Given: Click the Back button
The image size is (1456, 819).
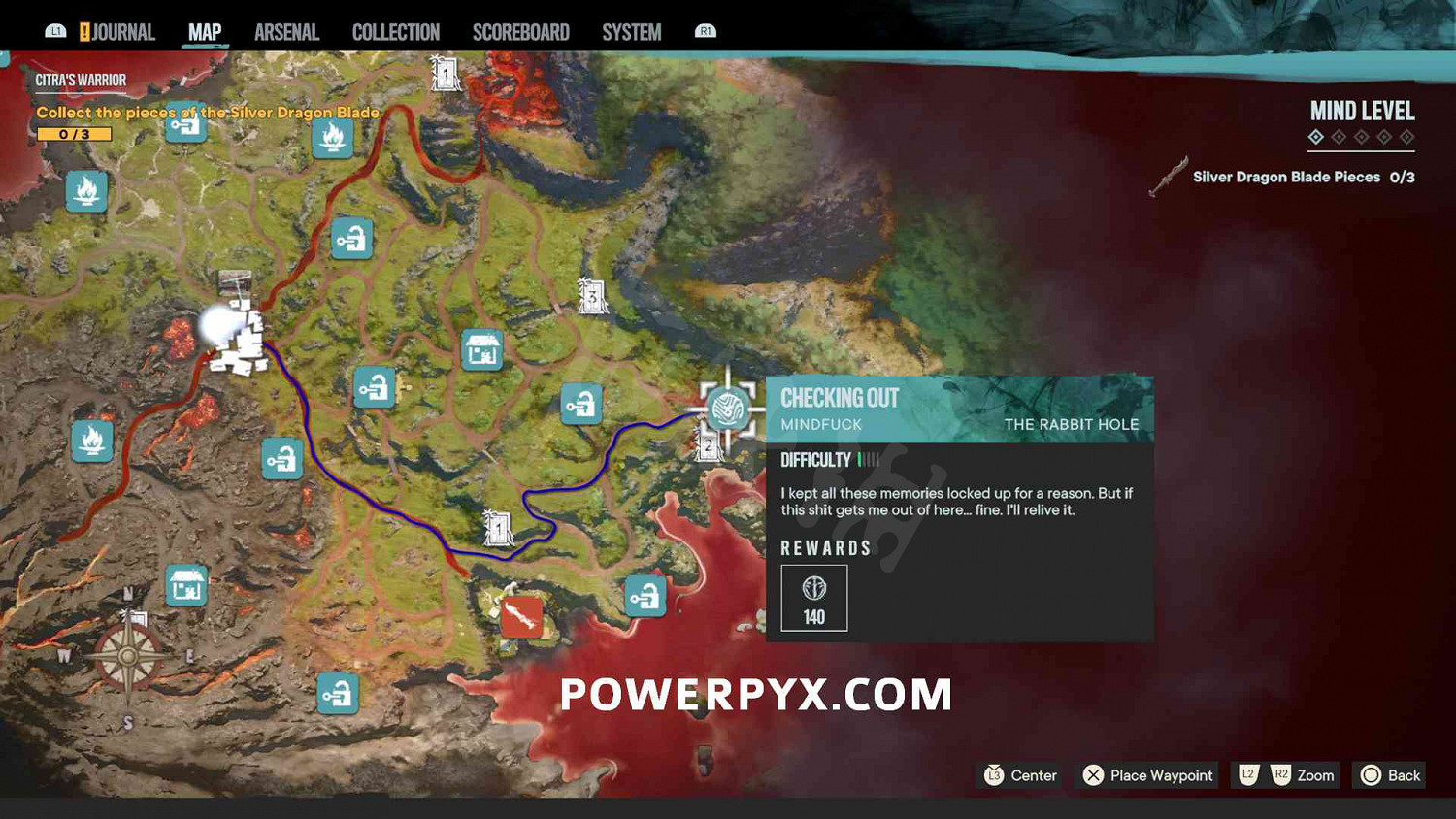Looking at the screenshot, I should [1389, 775].
